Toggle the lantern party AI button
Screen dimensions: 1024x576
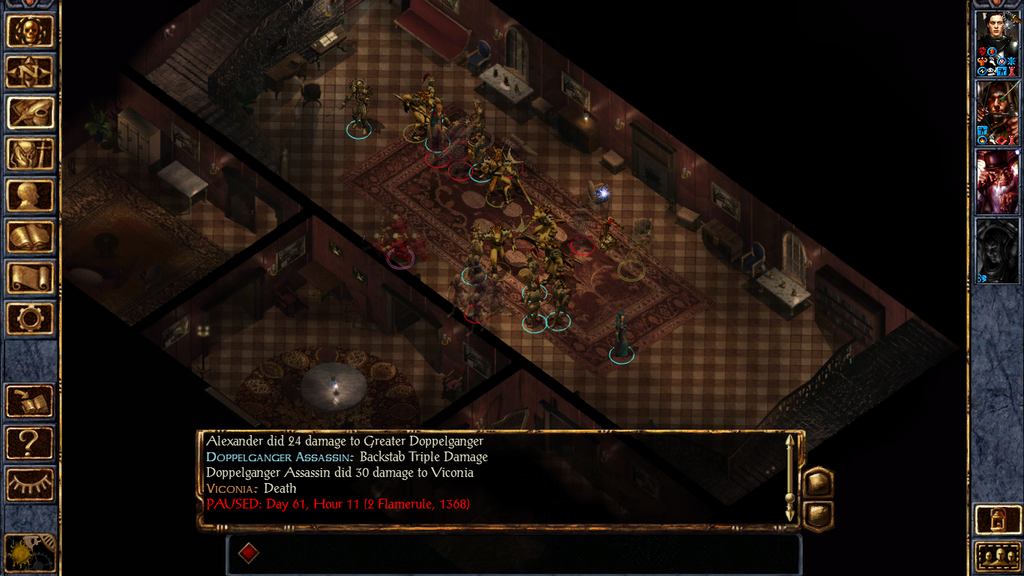[x=997, y=520]
